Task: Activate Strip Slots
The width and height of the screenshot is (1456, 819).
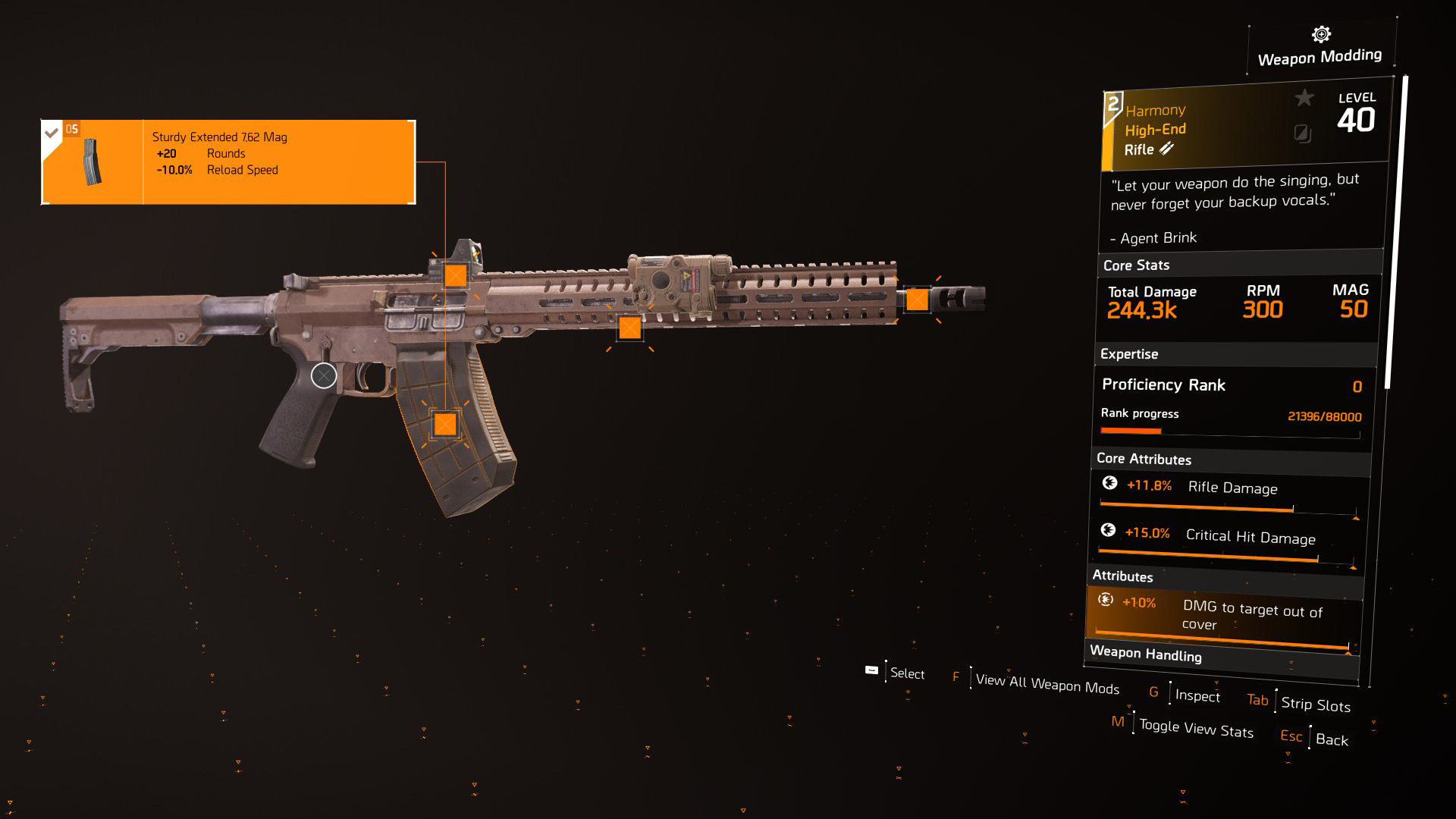Action: pos(1315,704)
